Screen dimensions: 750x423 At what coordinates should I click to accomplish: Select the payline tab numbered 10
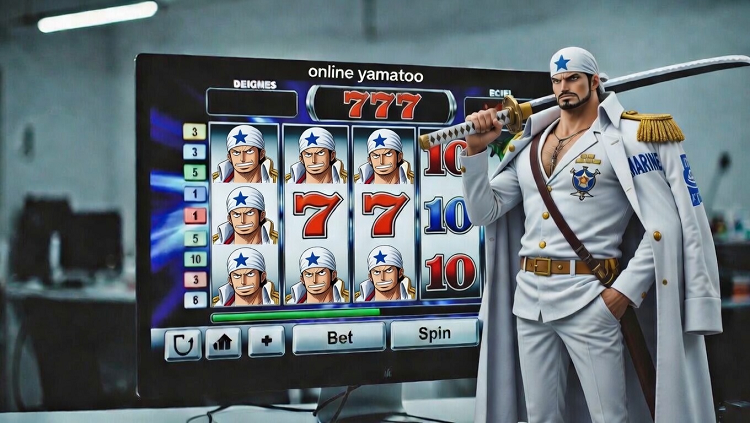tap(195, 259)
